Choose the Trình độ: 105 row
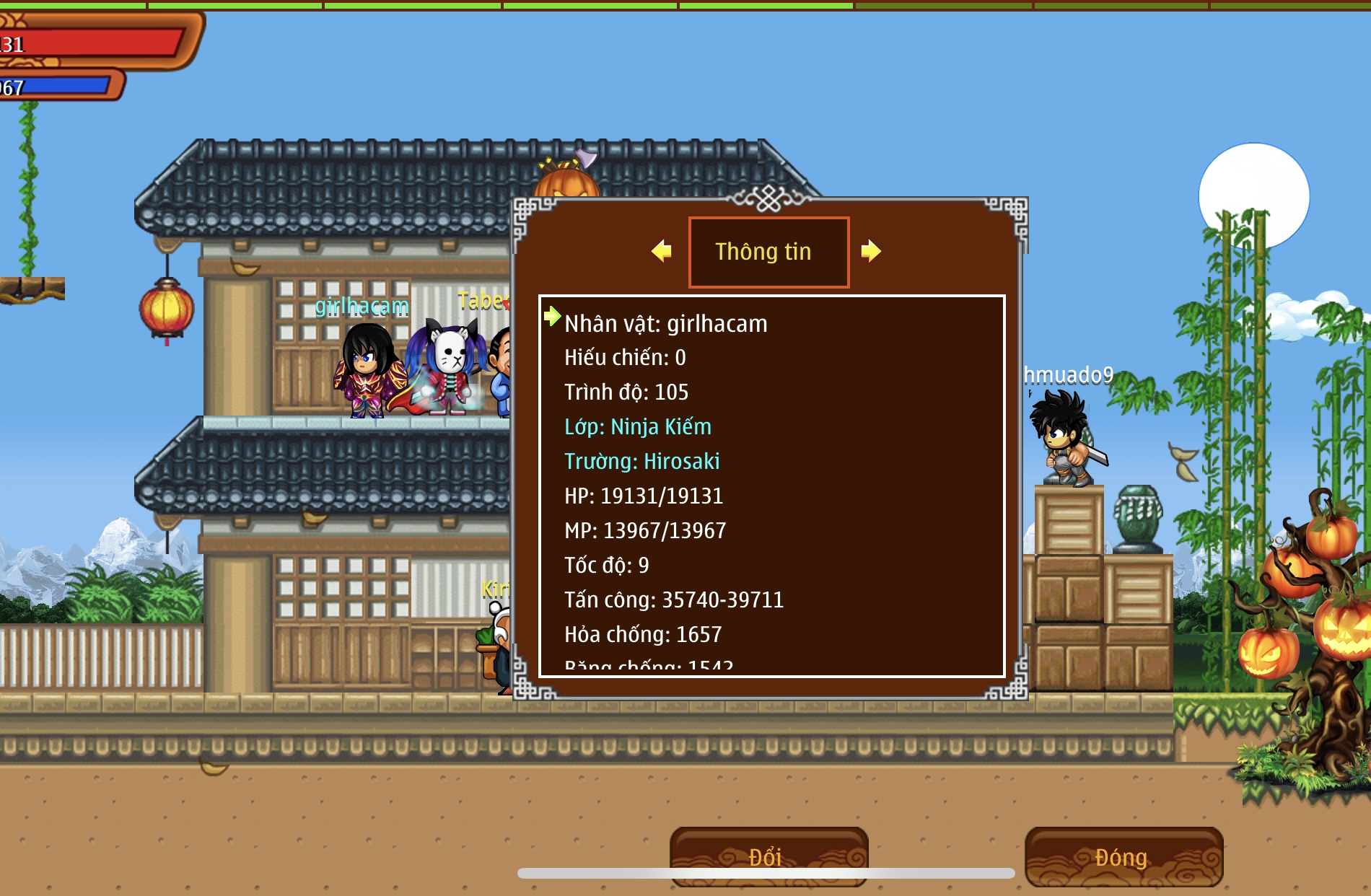The height and width of the screenshot is (896, 1371). [626, 392]
